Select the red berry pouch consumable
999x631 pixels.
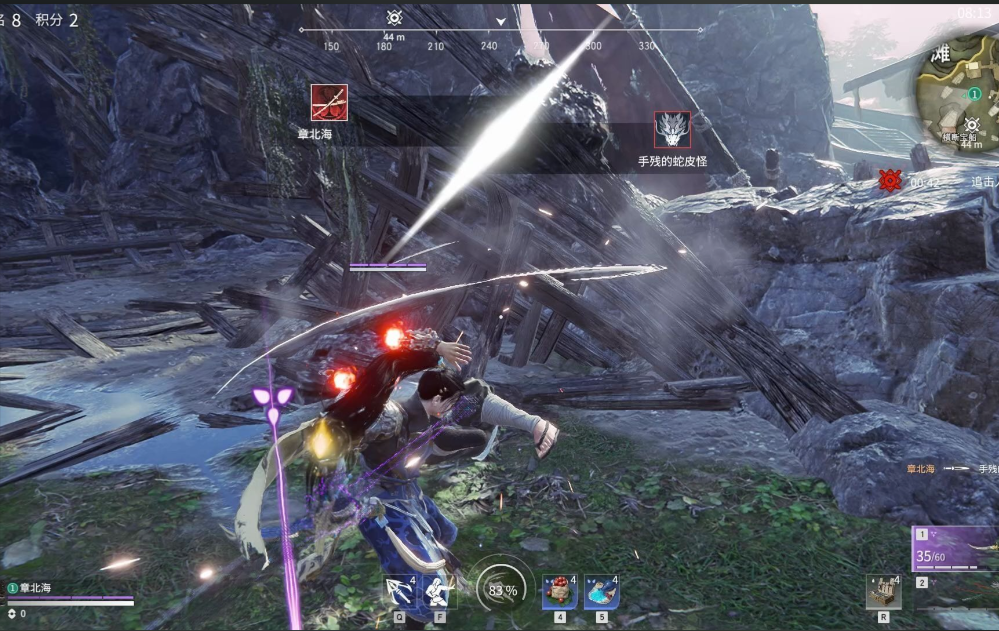(x=560, y=592)
